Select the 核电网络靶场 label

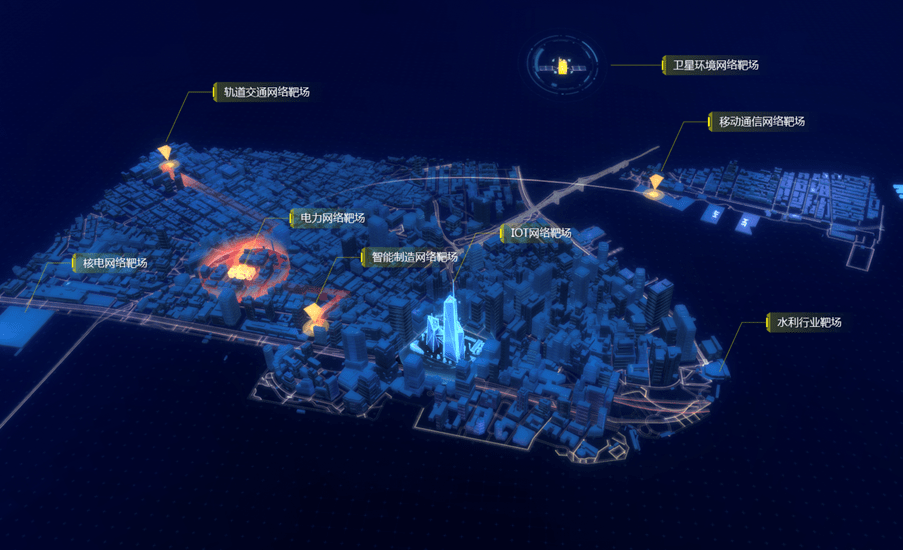114,263
